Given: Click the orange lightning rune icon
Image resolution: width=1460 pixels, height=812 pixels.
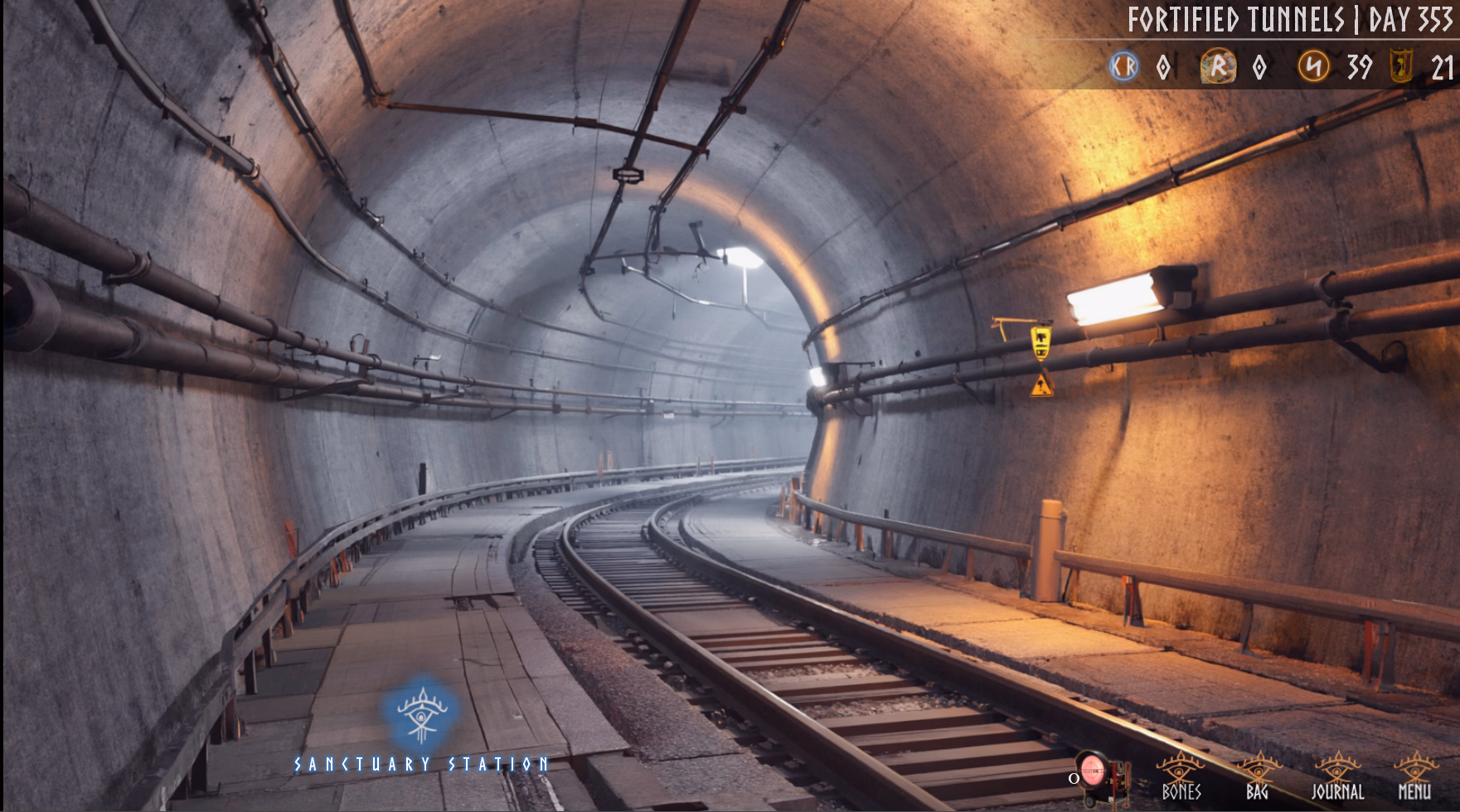Looking at the screenshot, I should tap(1314, 66).
